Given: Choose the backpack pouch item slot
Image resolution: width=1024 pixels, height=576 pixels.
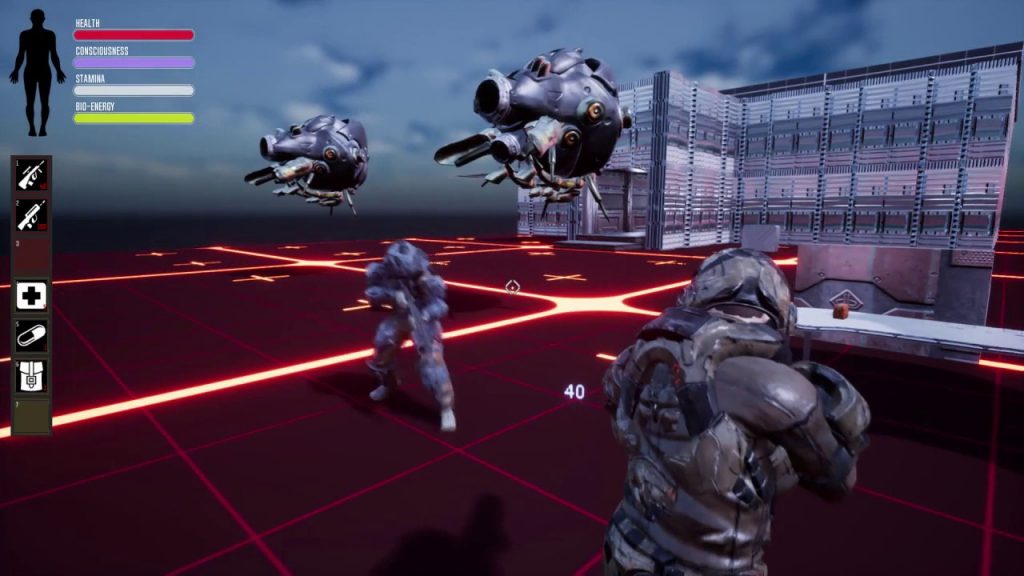Looking at the screenshot, I should 31,375.
